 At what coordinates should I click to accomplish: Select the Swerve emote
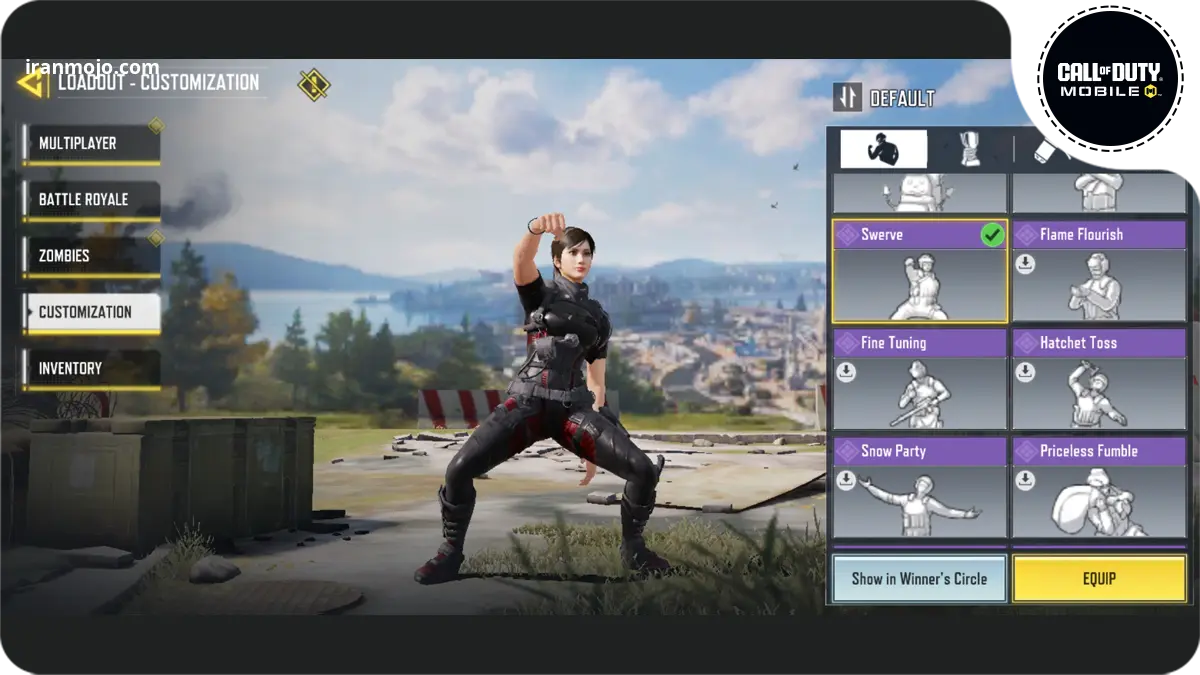tap(919, 272)
